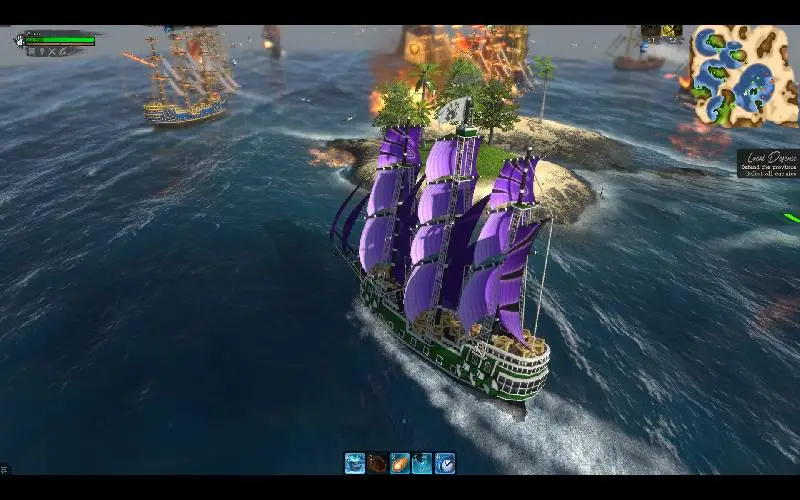Use the dark splash ability icon
Screen dimensions: 800x500
tap(423, 463)
